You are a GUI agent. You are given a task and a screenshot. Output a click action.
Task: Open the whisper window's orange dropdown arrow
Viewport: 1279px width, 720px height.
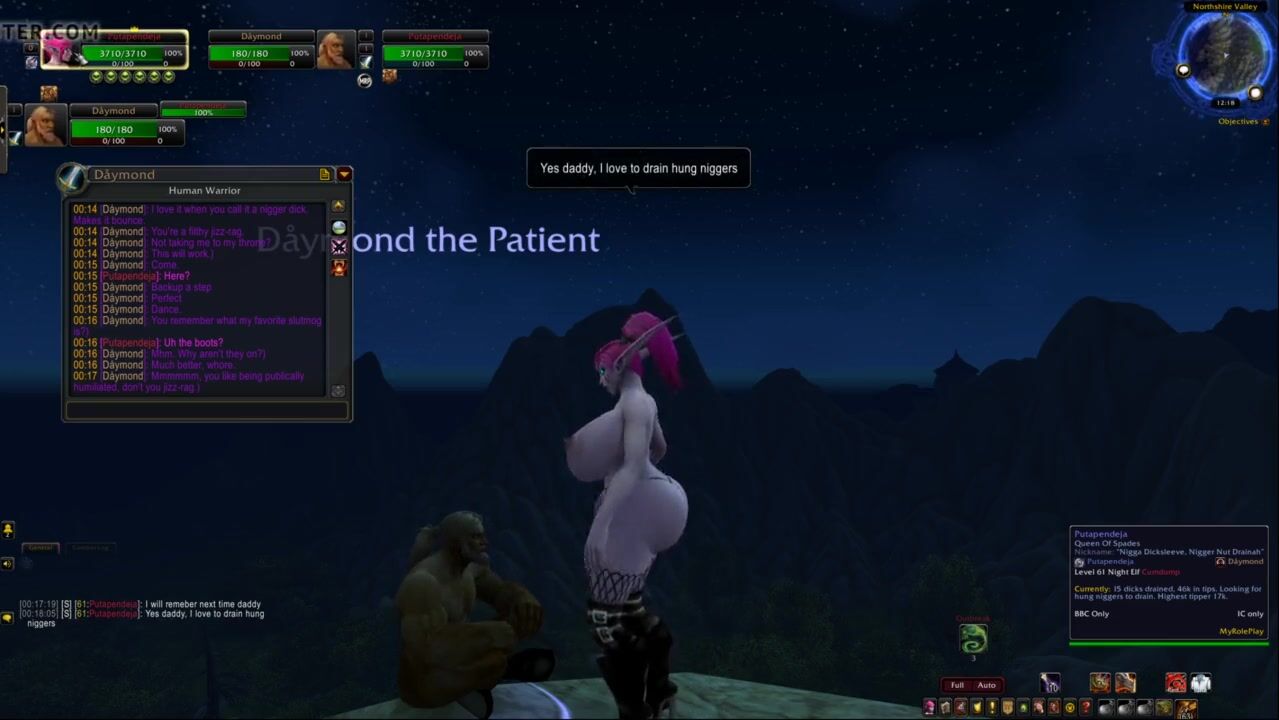(x=344, y=174)
